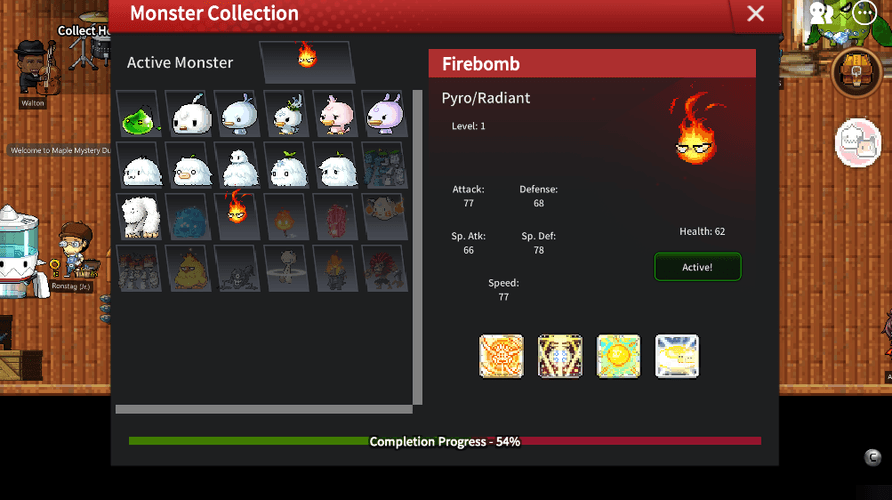Image resolution: width=892 pixels, height=500 pixels.
Task: View the dark radiant burst skill
Action: point(560,356)
